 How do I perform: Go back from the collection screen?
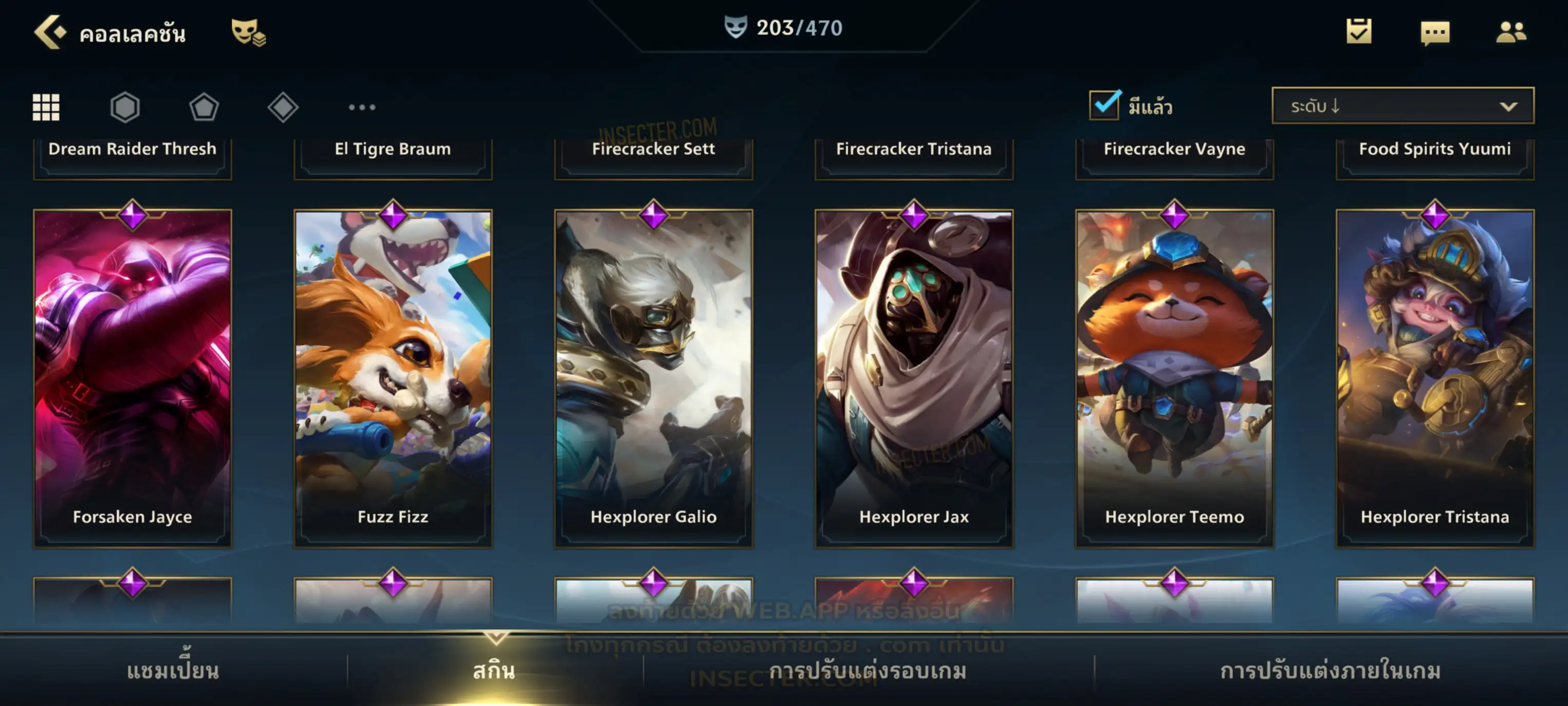pos(50,32)
